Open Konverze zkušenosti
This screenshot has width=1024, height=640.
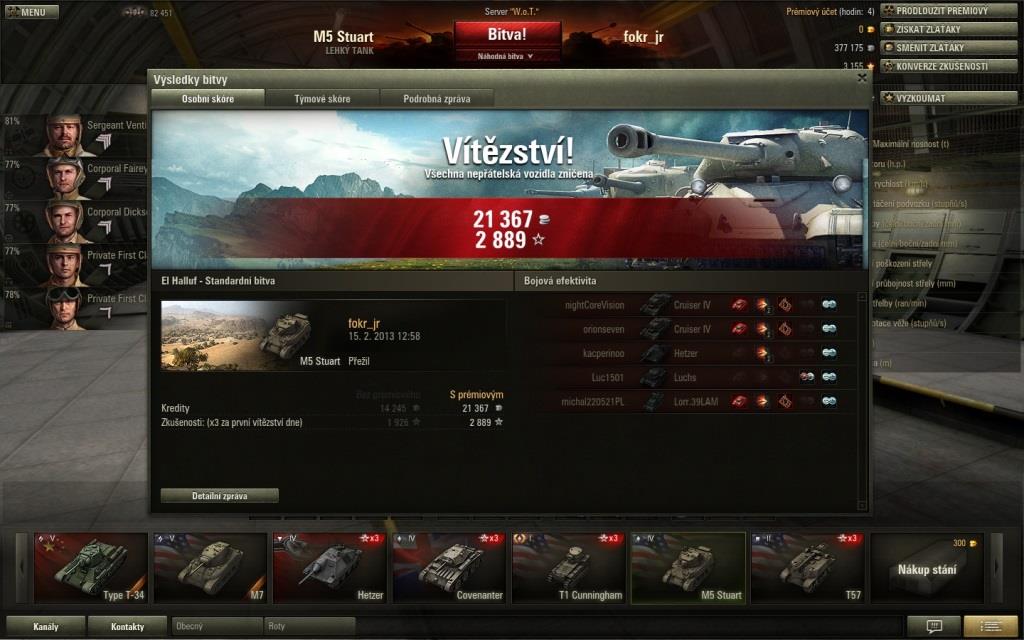point(949,66)
